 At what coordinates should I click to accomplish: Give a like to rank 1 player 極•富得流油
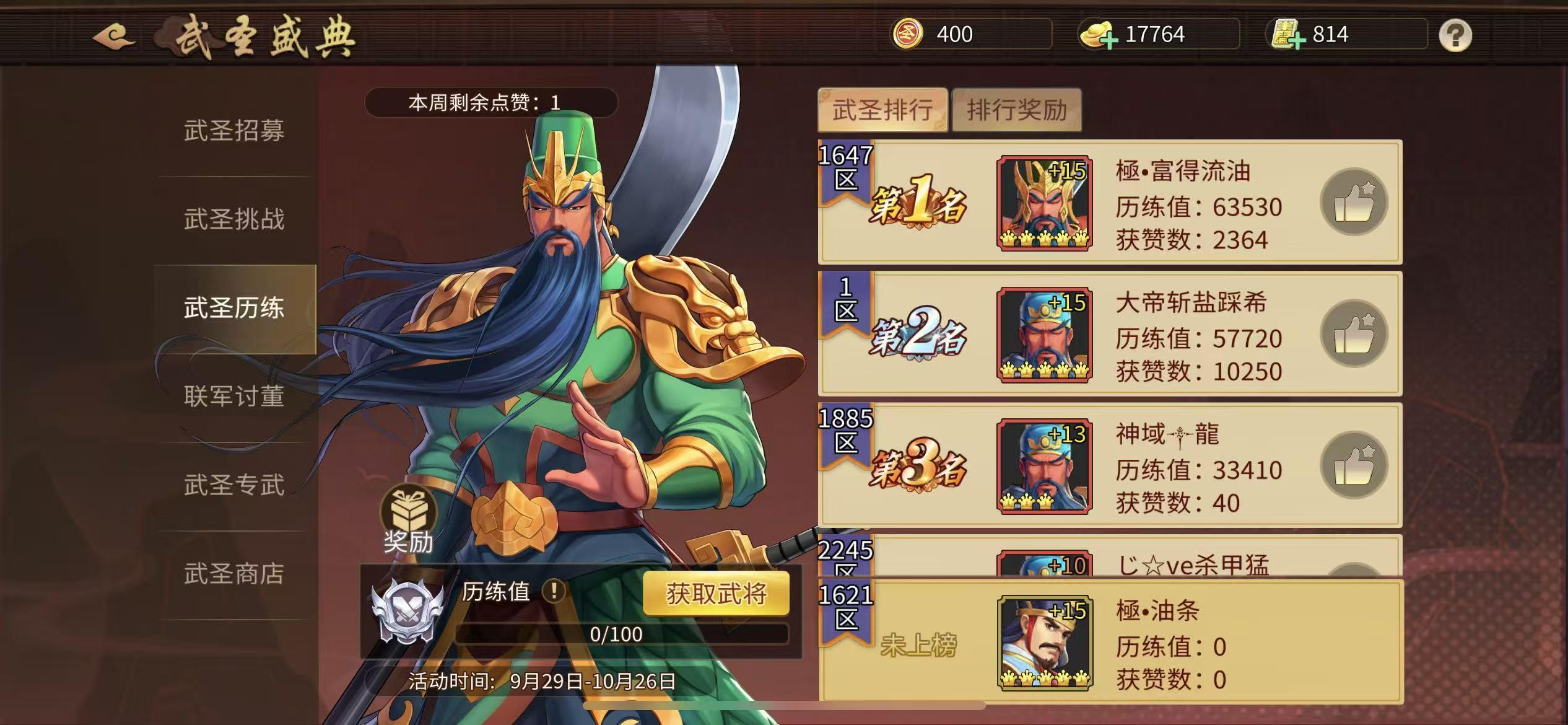click(x=1354, y=201)
